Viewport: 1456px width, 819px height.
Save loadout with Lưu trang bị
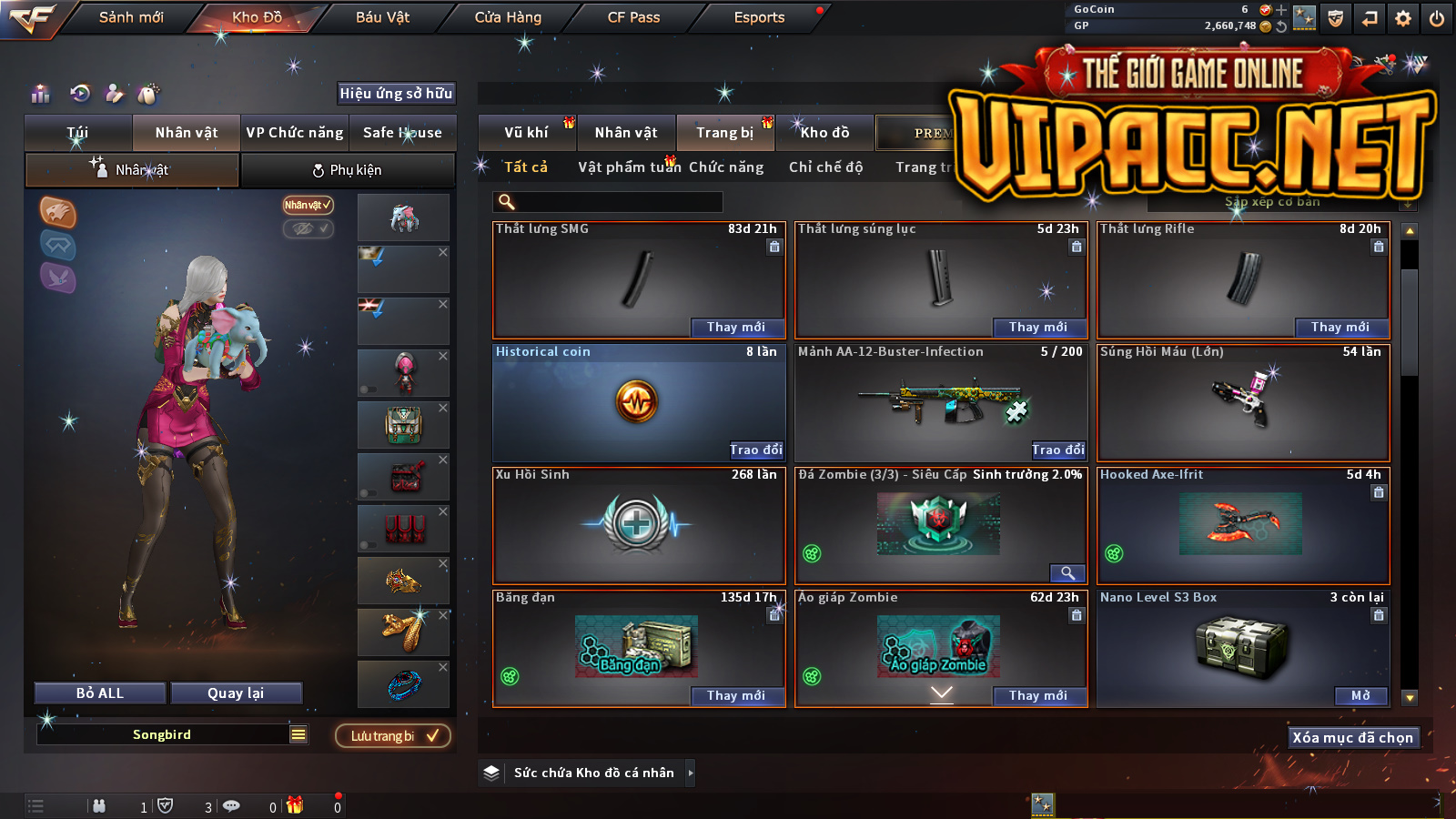click(x=393, y=736)
